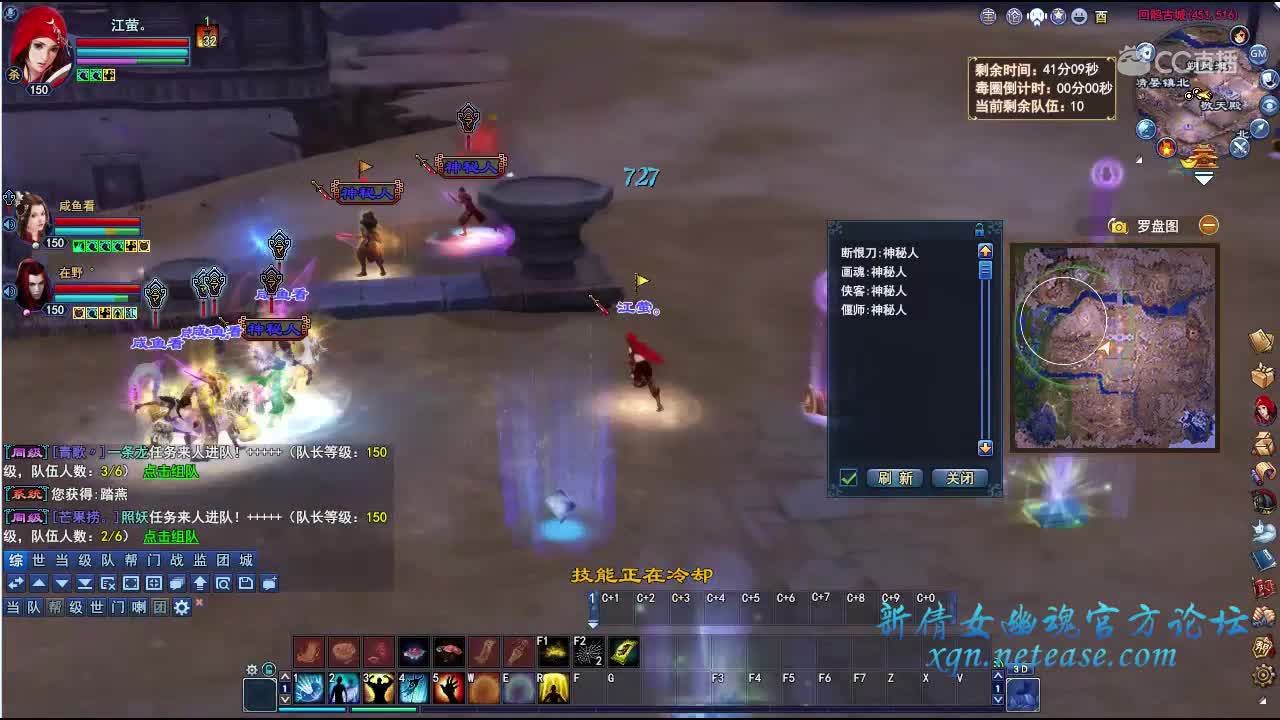The width and height of the screenshot is (1280, 720).
Task: Click the hotbar page-up arrow above the 1
Action: pos(286,676)
